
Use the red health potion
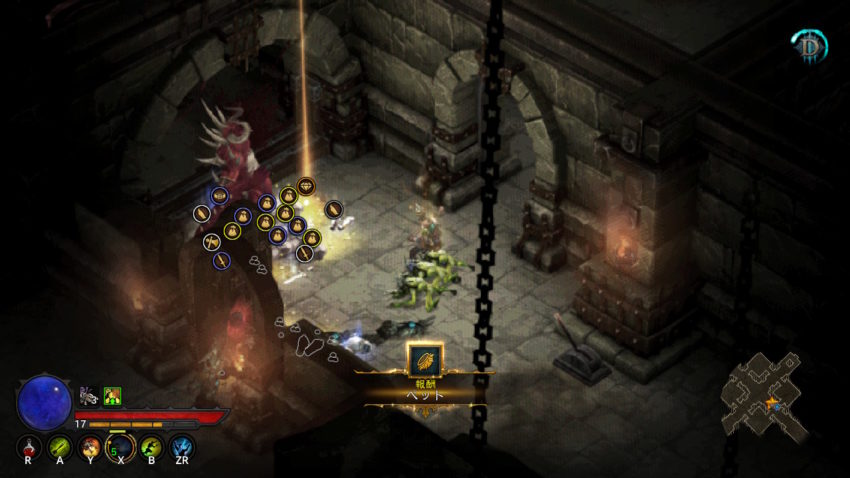click(x=28, y=446)
